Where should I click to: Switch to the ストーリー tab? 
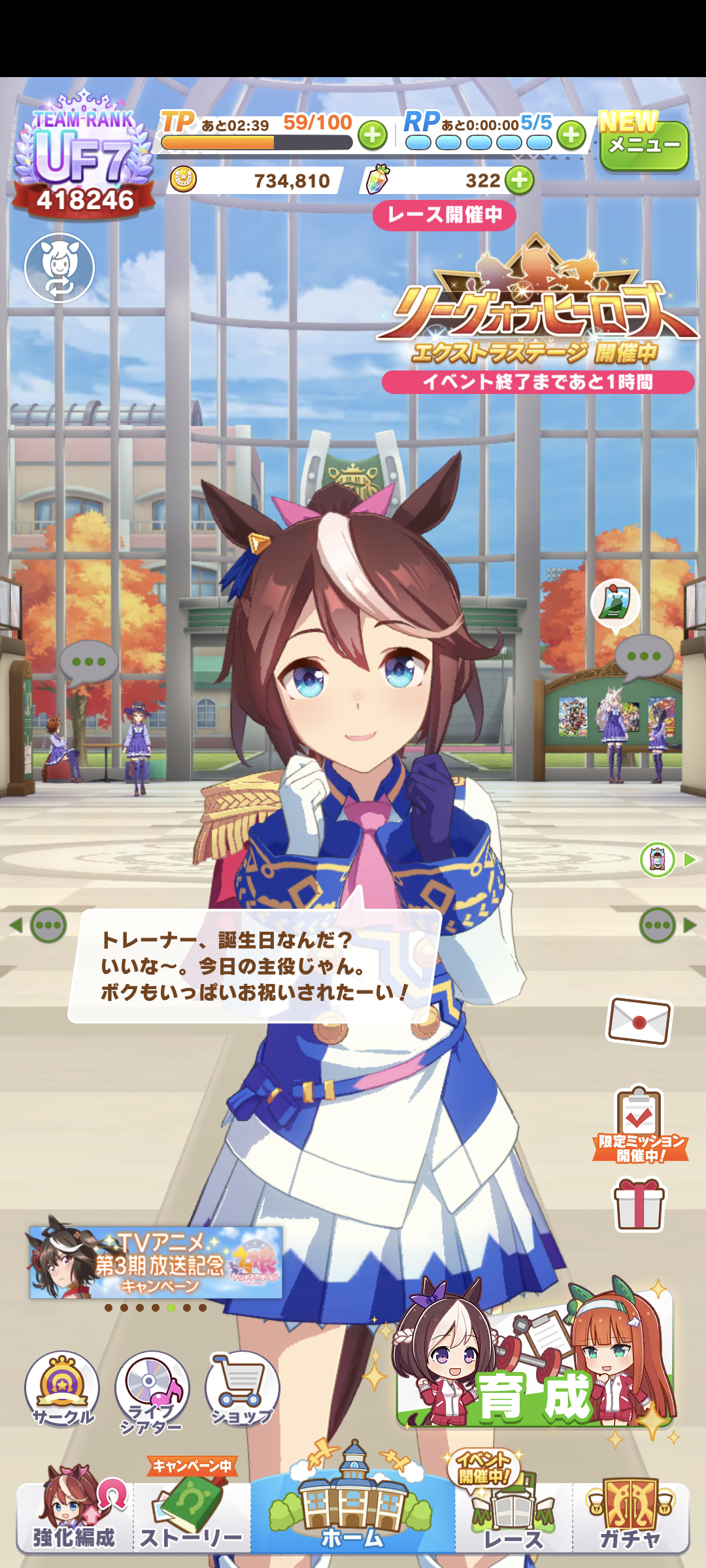pos(192,1517)
